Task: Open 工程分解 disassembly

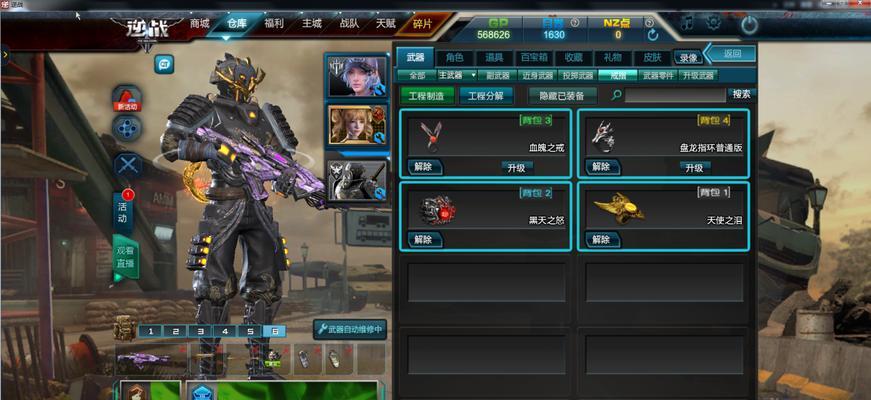Action: point(487,96)
